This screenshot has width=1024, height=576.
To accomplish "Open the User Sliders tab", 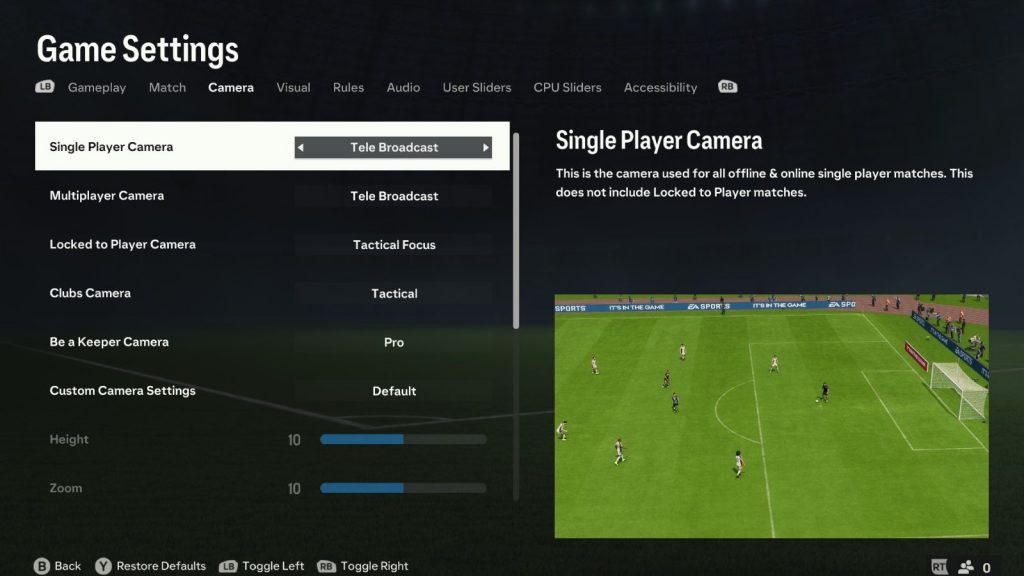I will coord(477,88).
